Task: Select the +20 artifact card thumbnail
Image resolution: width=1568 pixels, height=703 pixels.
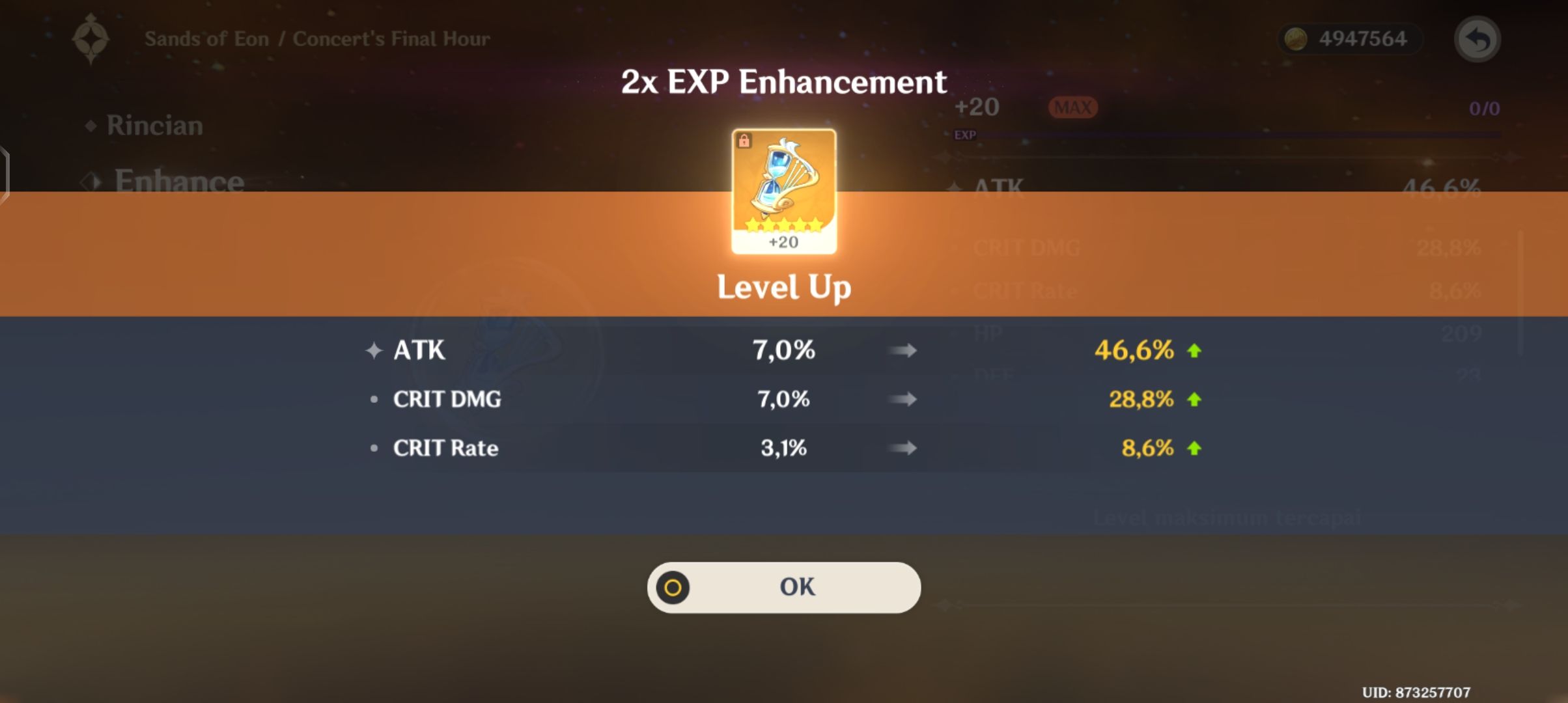Action: (x=783, y=189)
